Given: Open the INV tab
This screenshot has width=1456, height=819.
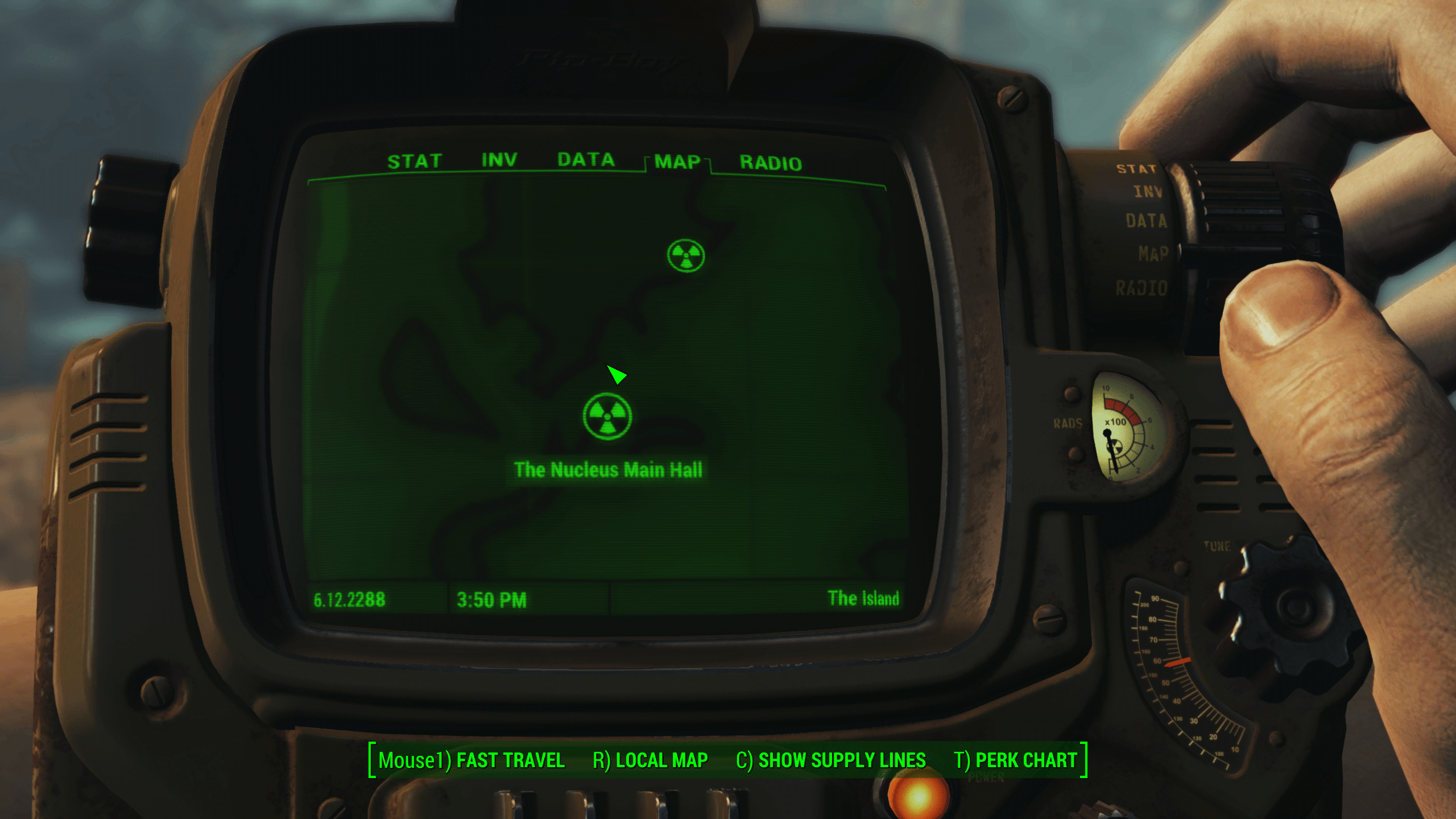Looking at the screenshot, I should [x=499, y=160].
